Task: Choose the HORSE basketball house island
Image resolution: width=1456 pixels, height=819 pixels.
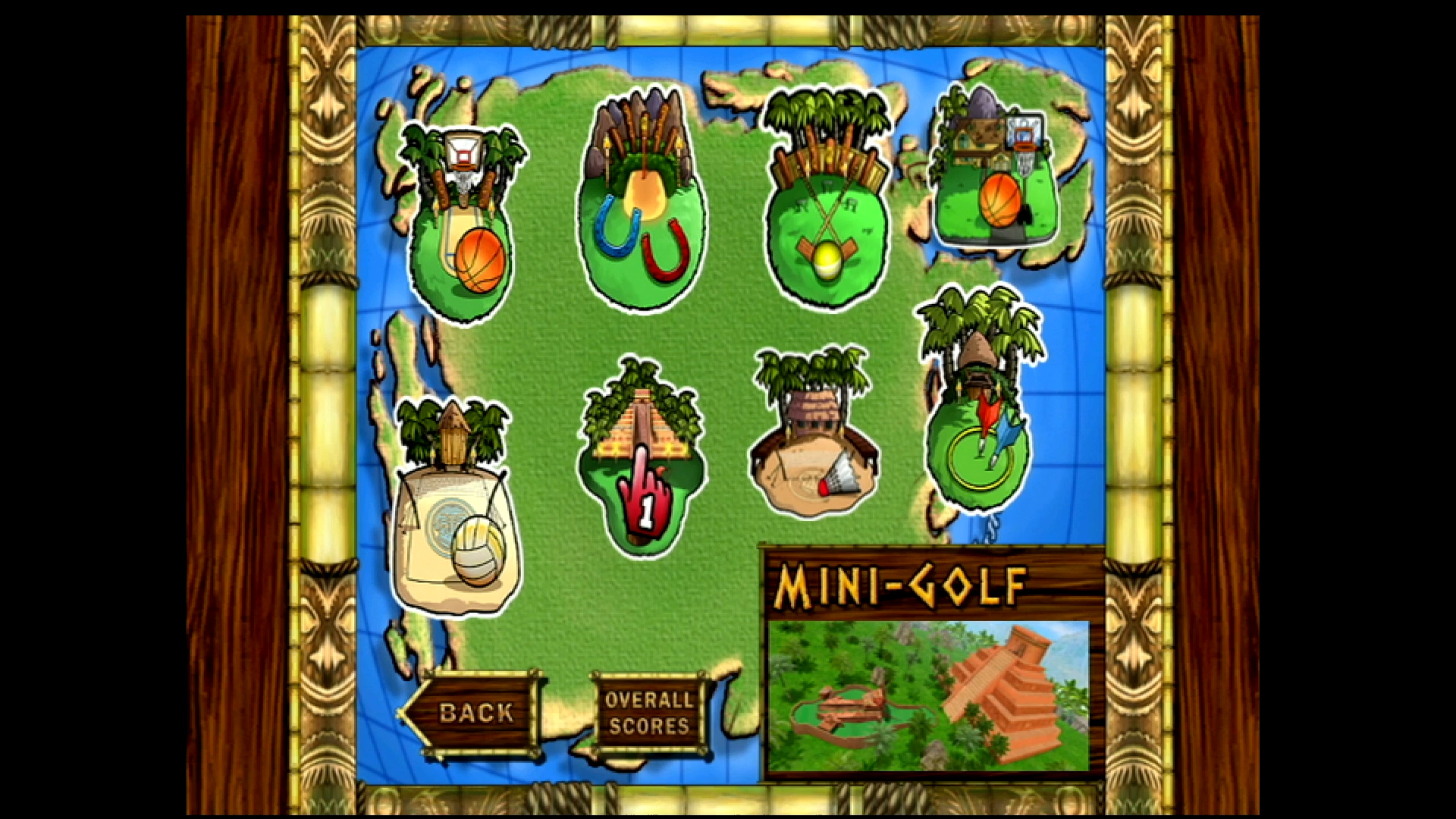Action: (x=993, y=174)
